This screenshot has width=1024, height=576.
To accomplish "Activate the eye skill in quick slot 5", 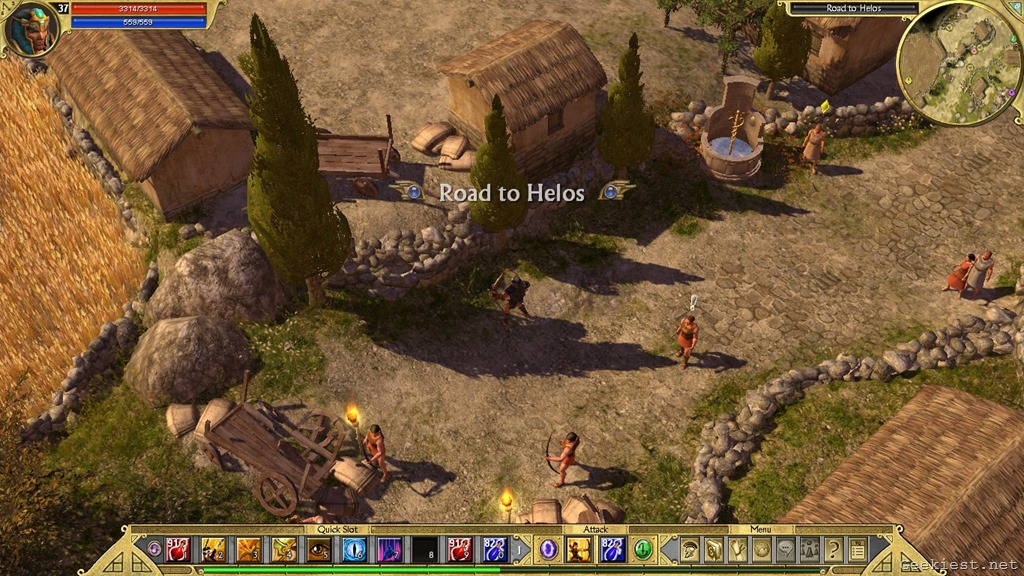I will coord(319,548).
